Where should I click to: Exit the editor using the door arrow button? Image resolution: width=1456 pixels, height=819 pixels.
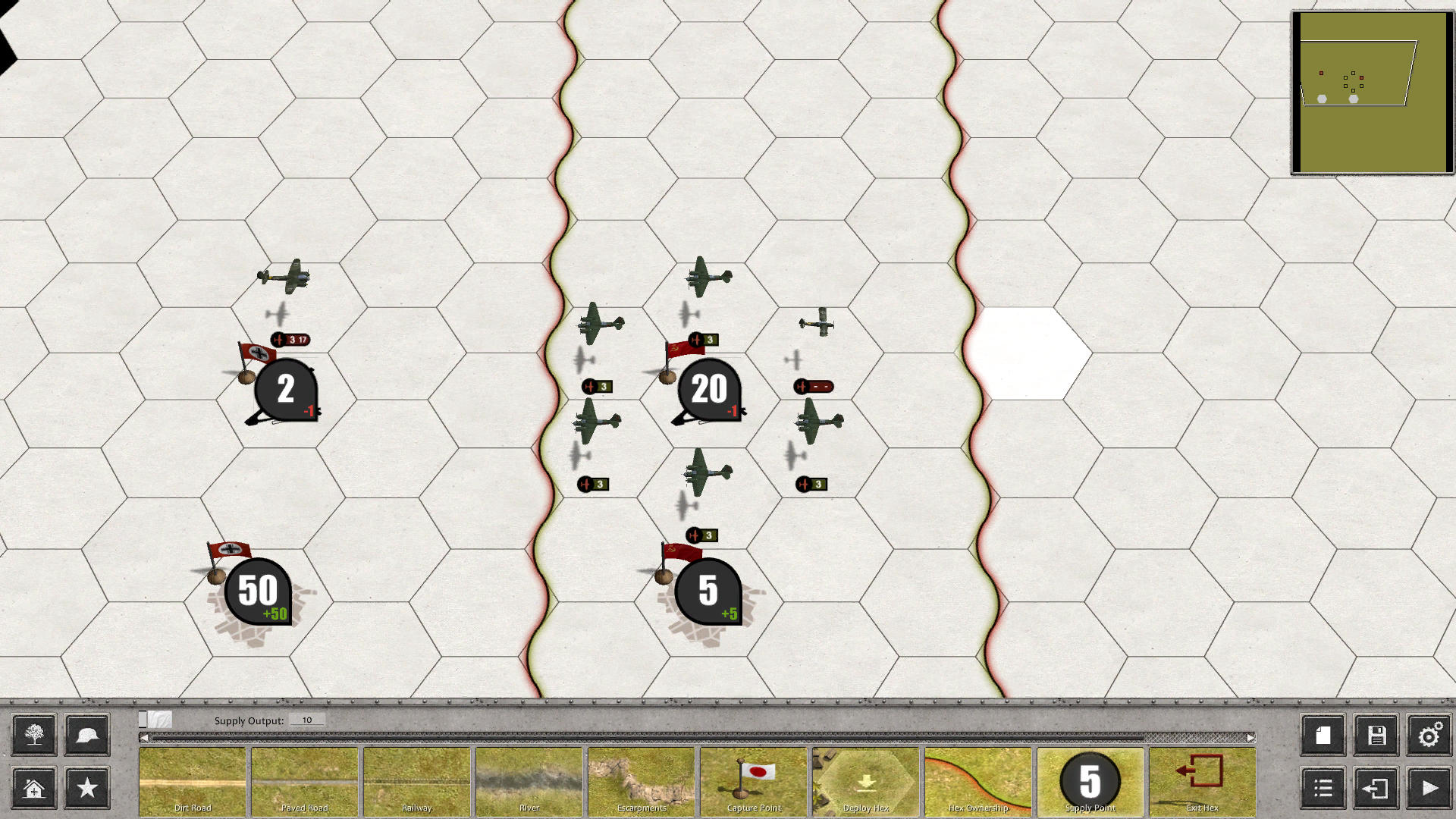pos(1376,789)
